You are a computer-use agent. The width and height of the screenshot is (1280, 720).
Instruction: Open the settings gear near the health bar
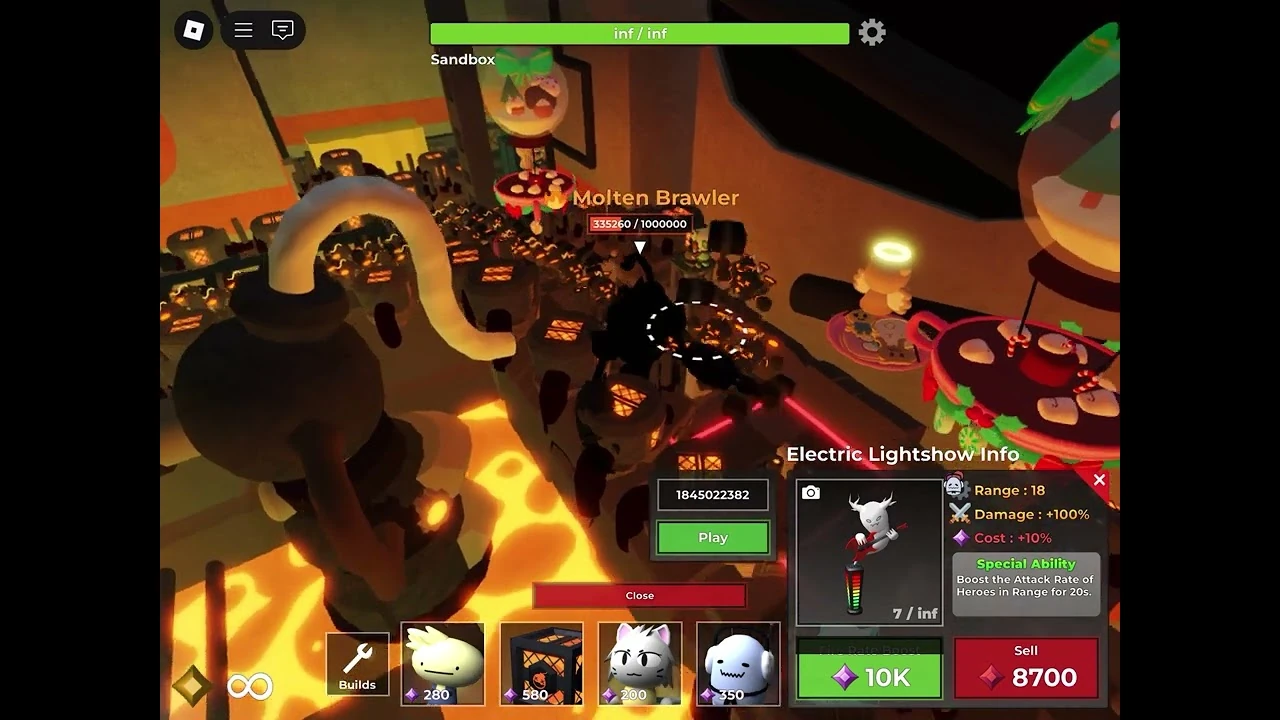(x=872, y=32)
